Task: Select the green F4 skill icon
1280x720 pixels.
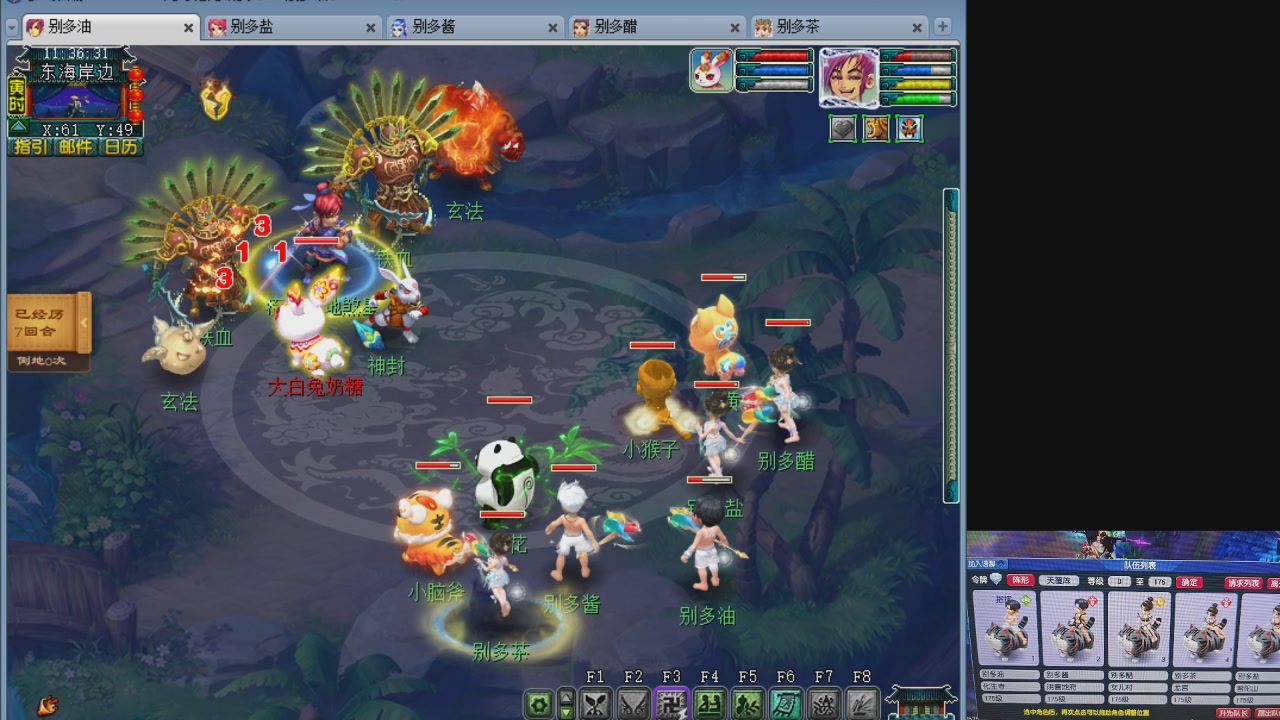Action: point(708,703)
